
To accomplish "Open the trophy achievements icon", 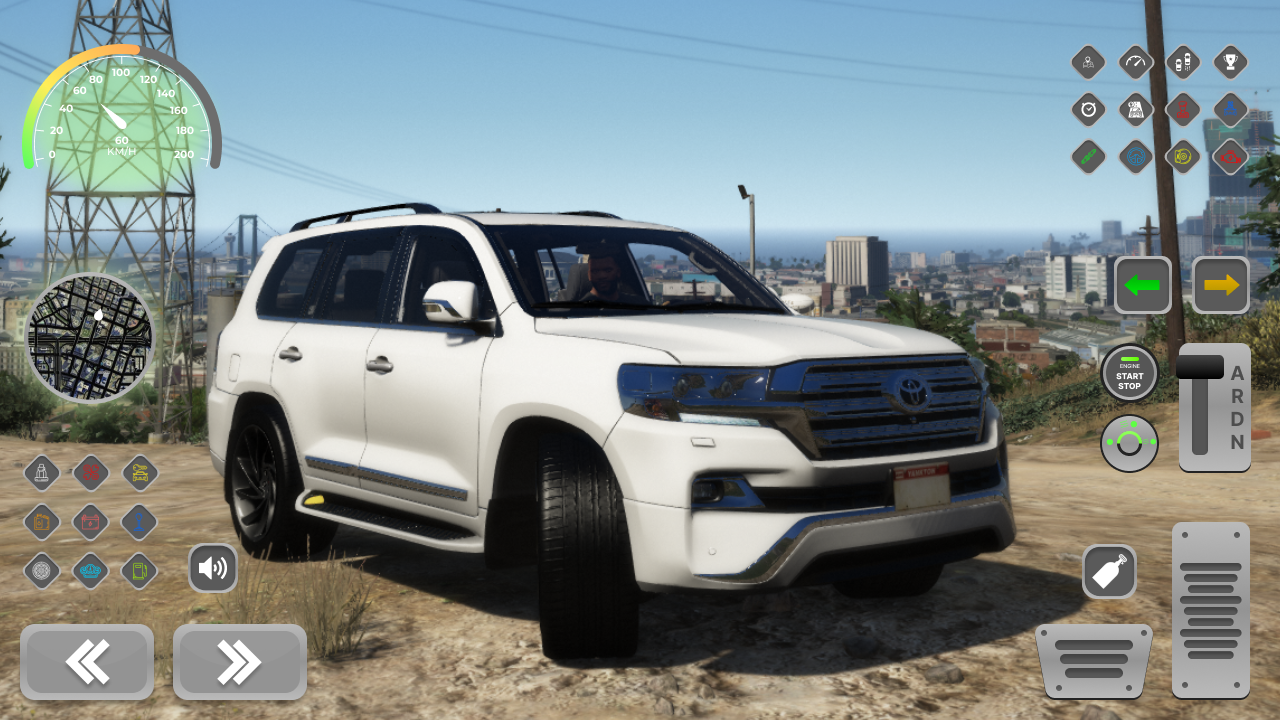I will (x=1230, y=62).
